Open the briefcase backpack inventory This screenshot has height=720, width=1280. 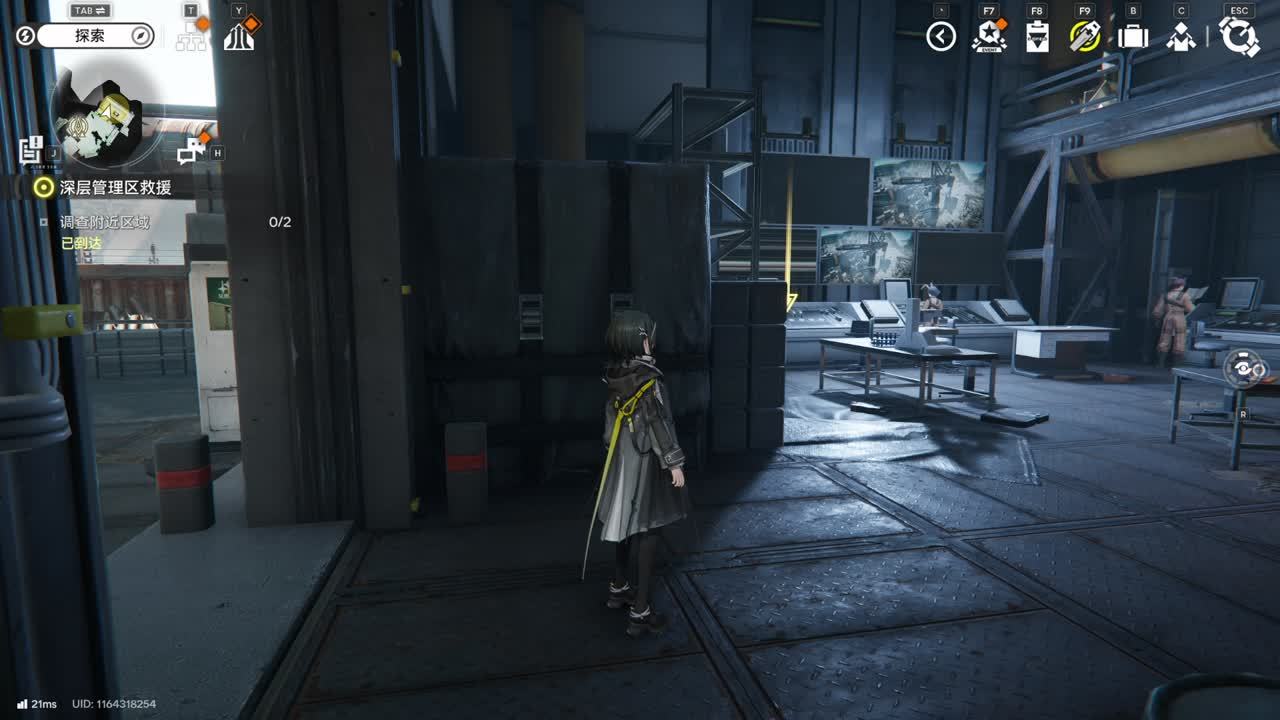click(x=1133, y=37)
